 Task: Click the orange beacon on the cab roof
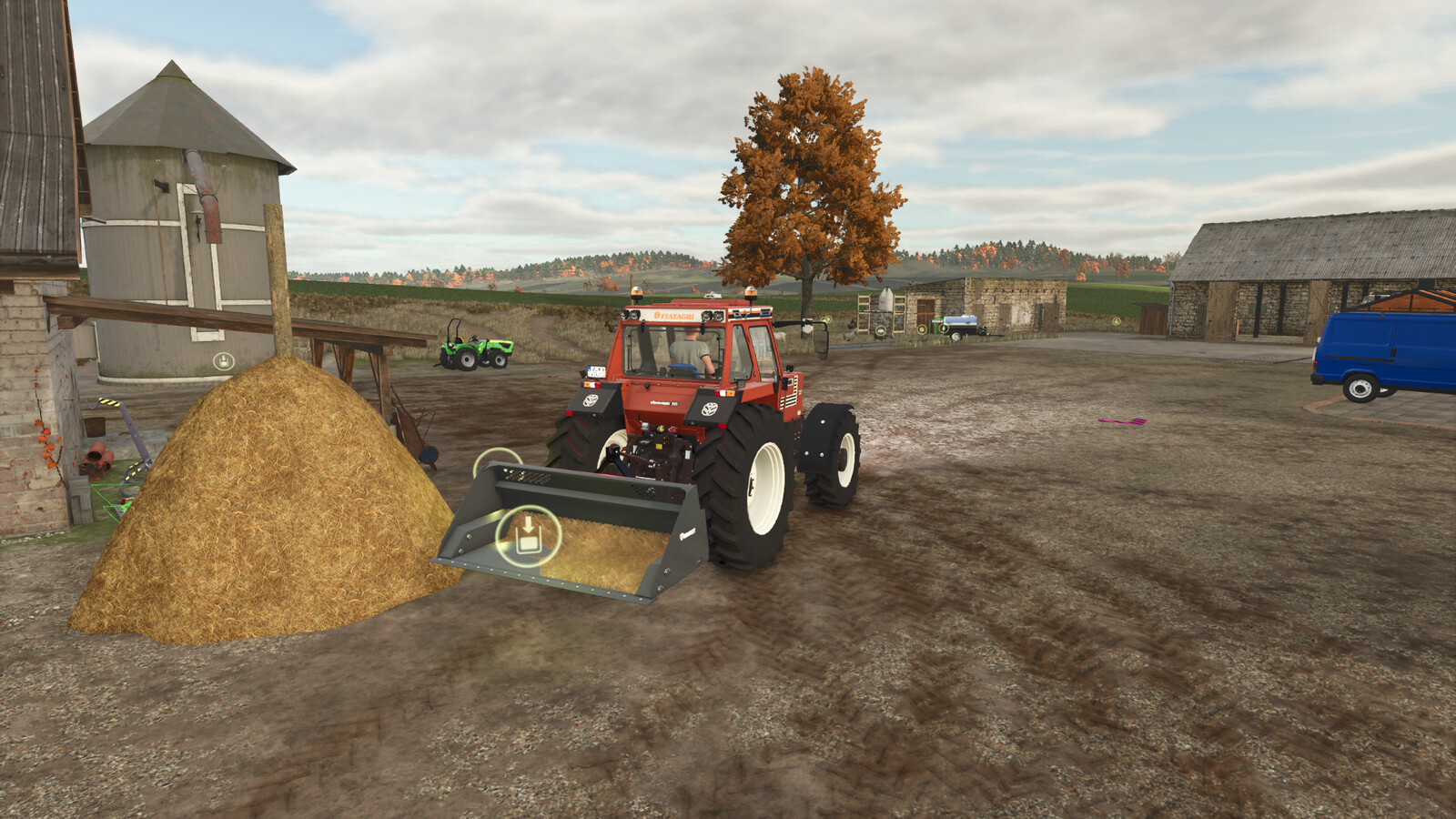637,293
